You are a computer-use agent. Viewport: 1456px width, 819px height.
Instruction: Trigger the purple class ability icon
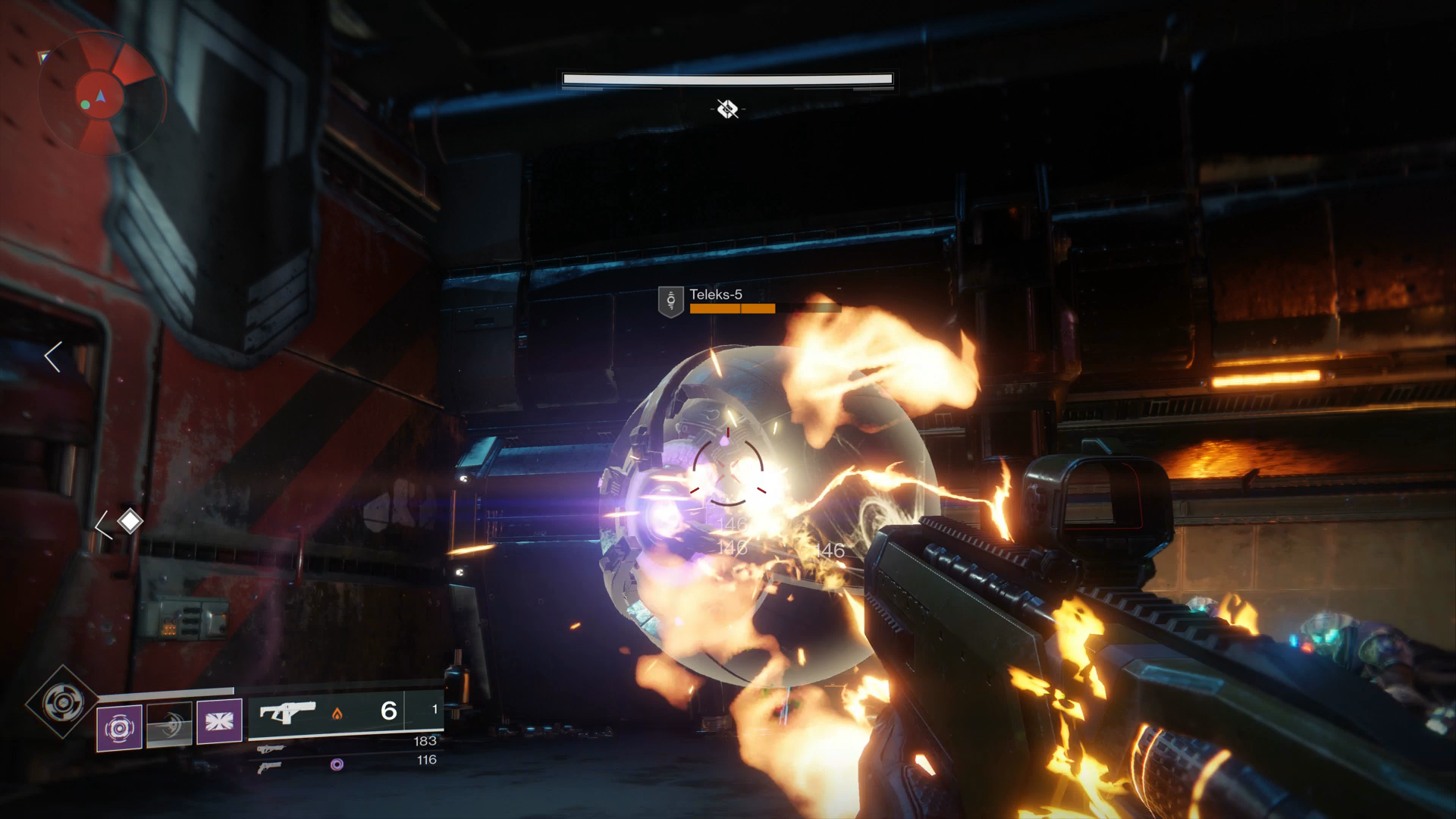(x=219, y=721)
